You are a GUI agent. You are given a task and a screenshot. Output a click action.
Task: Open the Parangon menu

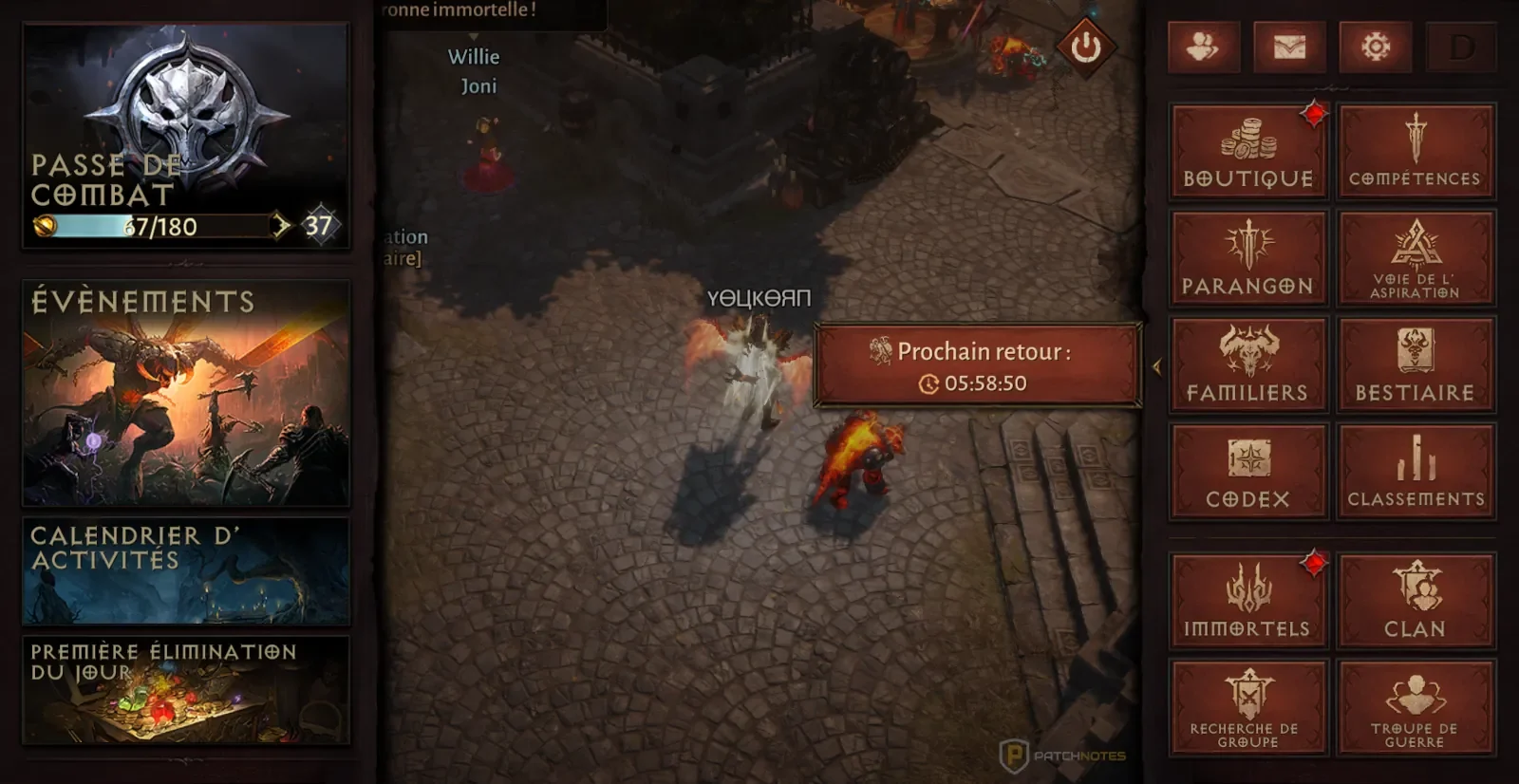1247,258
